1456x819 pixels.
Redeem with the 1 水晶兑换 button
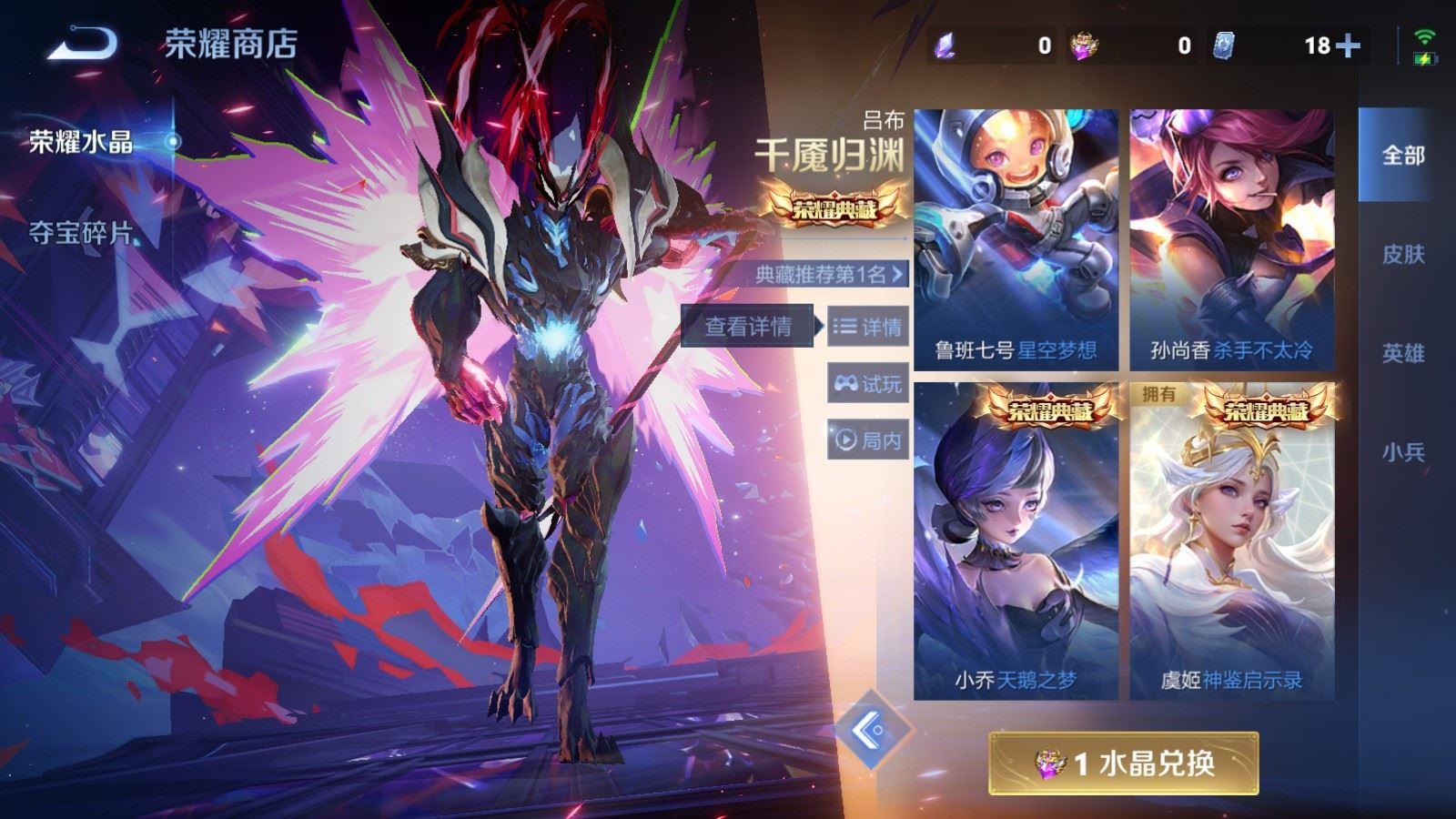(1124, 763)
